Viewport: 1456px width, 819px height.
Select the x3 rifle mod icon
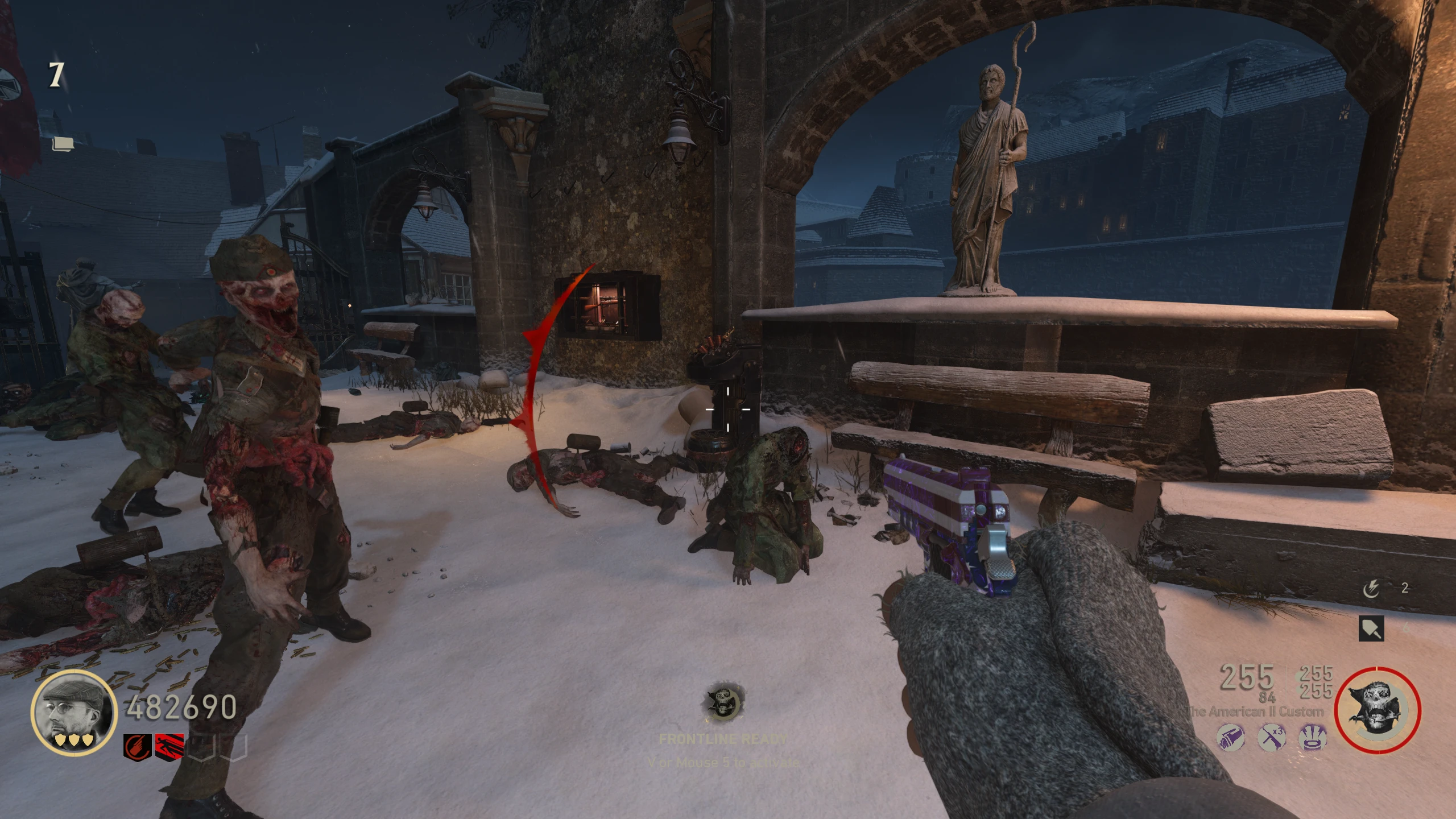click(x=1272, y=739)
